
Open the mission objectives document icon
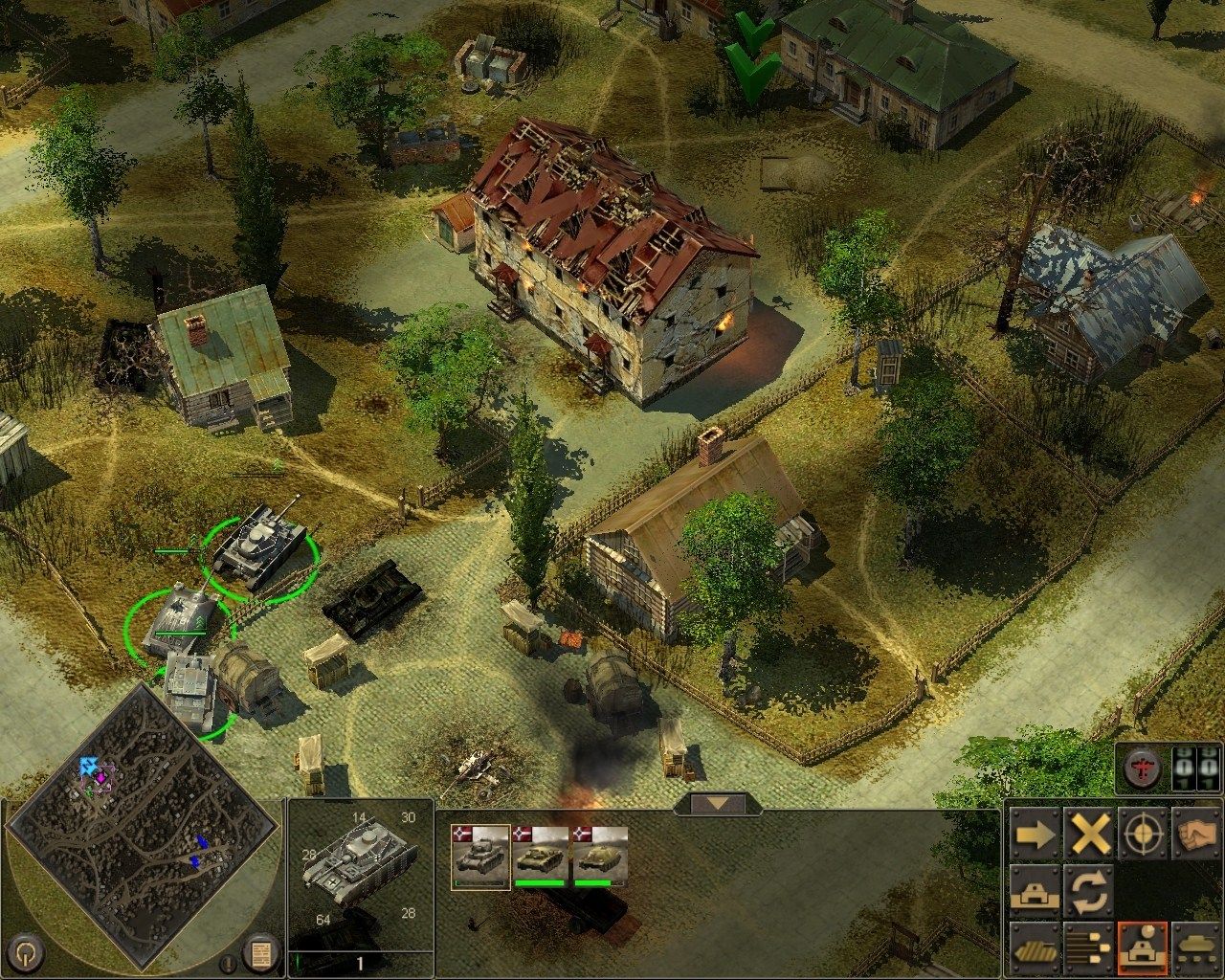256,954
